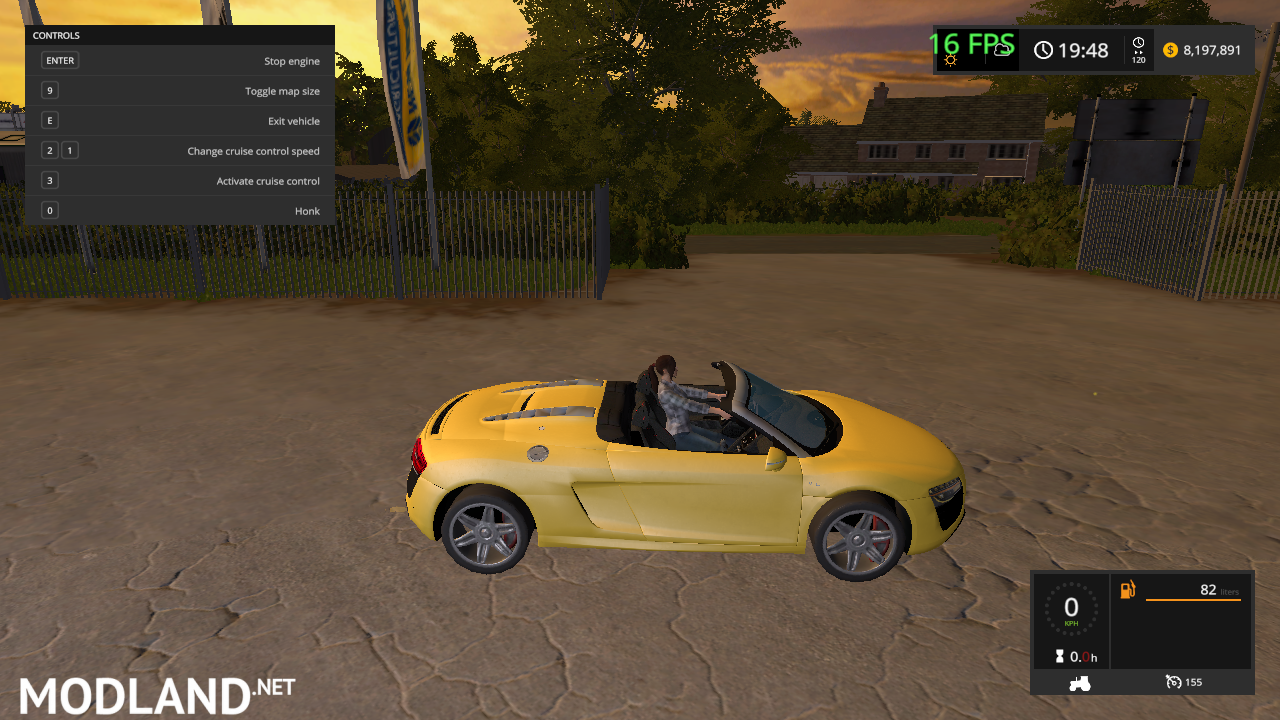Click the ENTER key badge for Stop engine
Screen dimensions: 1280x720
60,60
